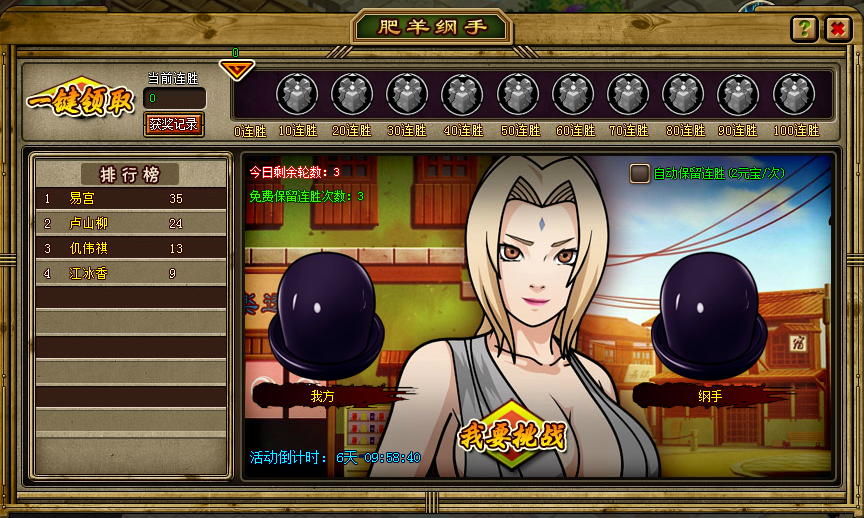Start the challenge with 我要挑战
The height and width of the screenshot is (518, 864).
511,436
